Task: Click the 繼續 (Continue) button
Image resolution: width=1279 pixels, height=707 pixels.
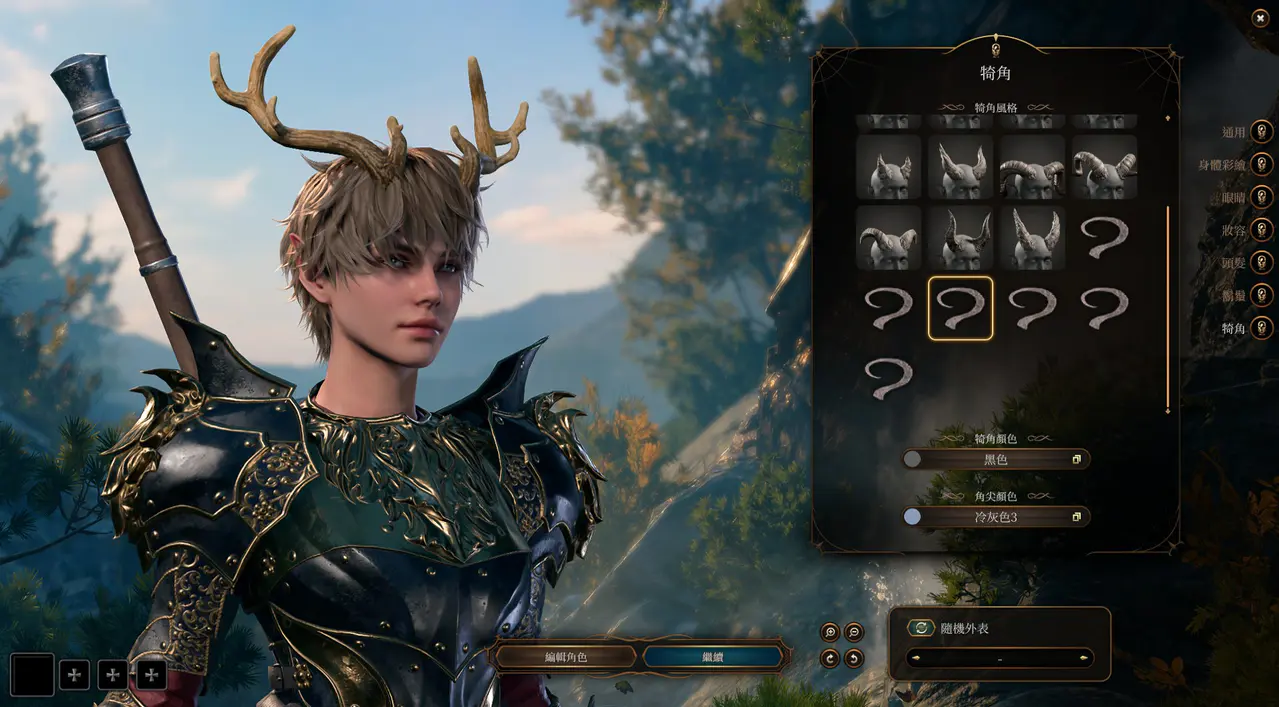Action: [712, 656]
